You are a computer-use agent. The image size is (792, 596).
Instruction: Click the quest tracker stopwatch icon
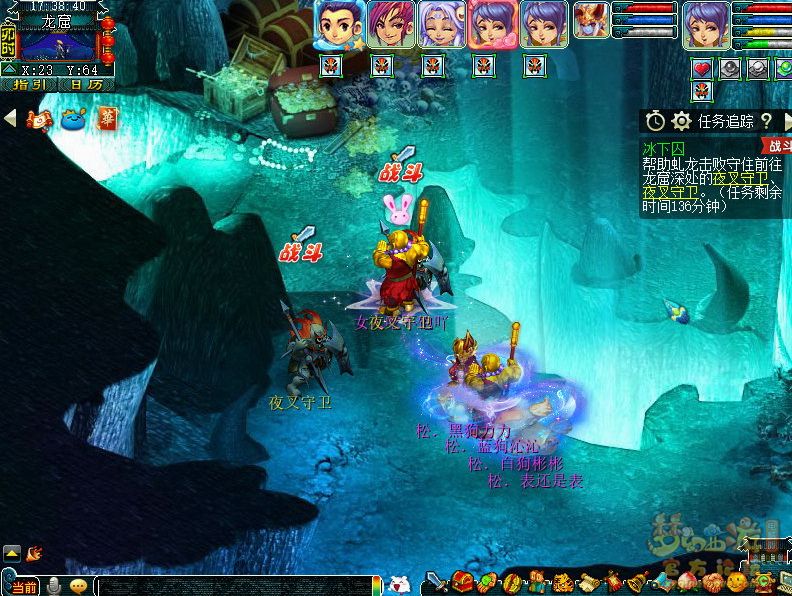(x=655, y=121)
